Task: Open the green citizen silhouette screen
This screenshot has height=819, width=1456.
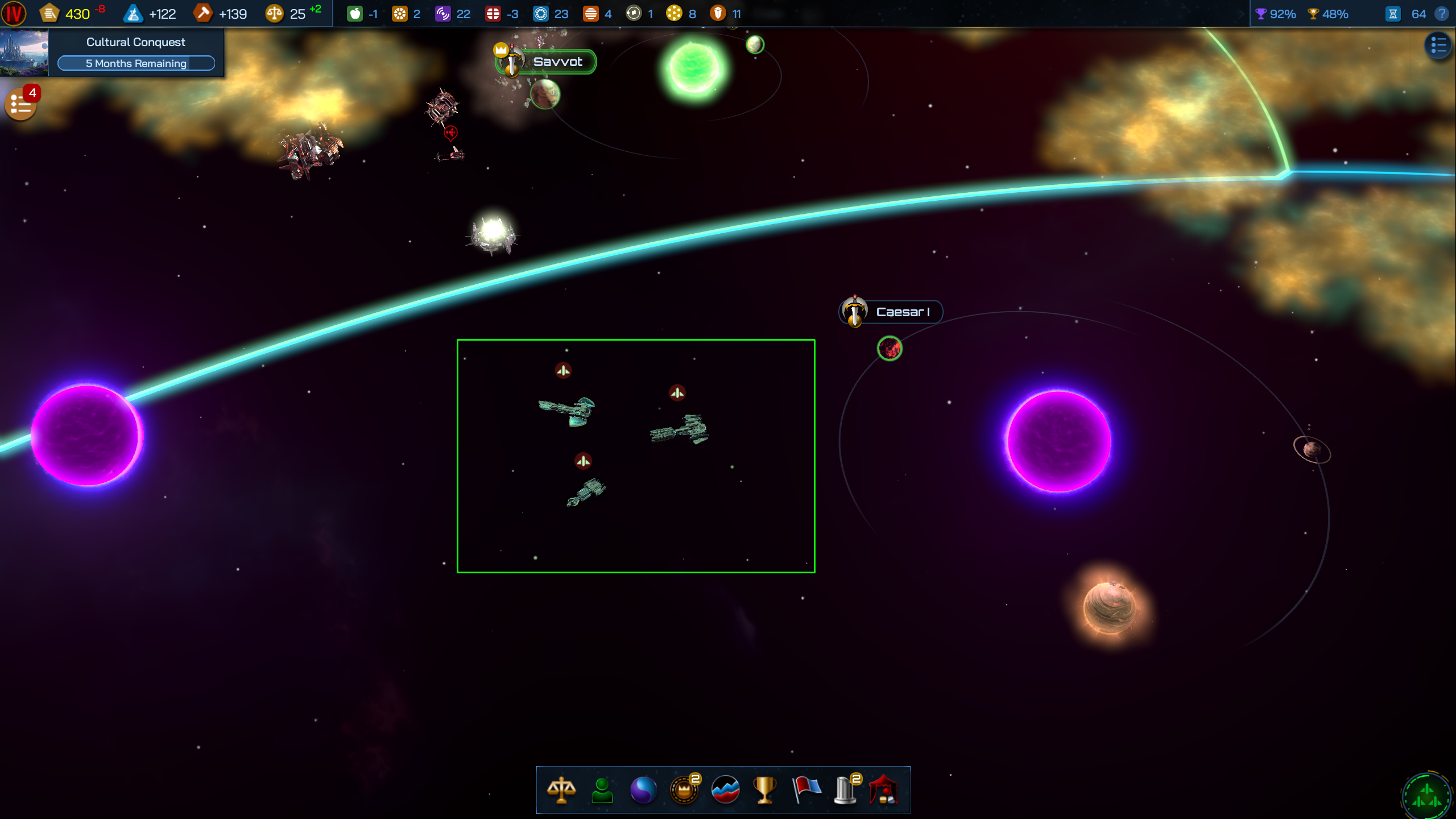Action: 602,790
